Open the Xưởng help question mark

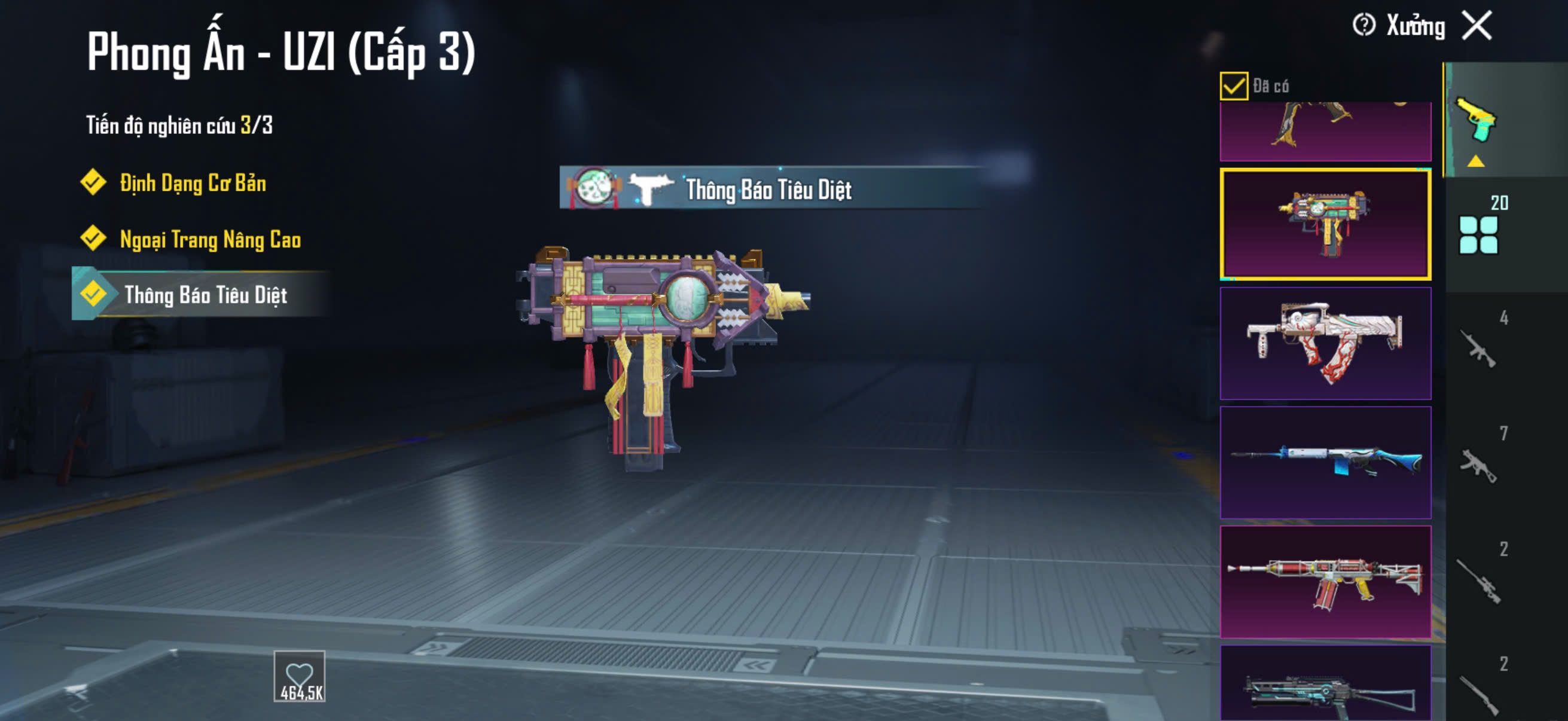pos(1363,26)
